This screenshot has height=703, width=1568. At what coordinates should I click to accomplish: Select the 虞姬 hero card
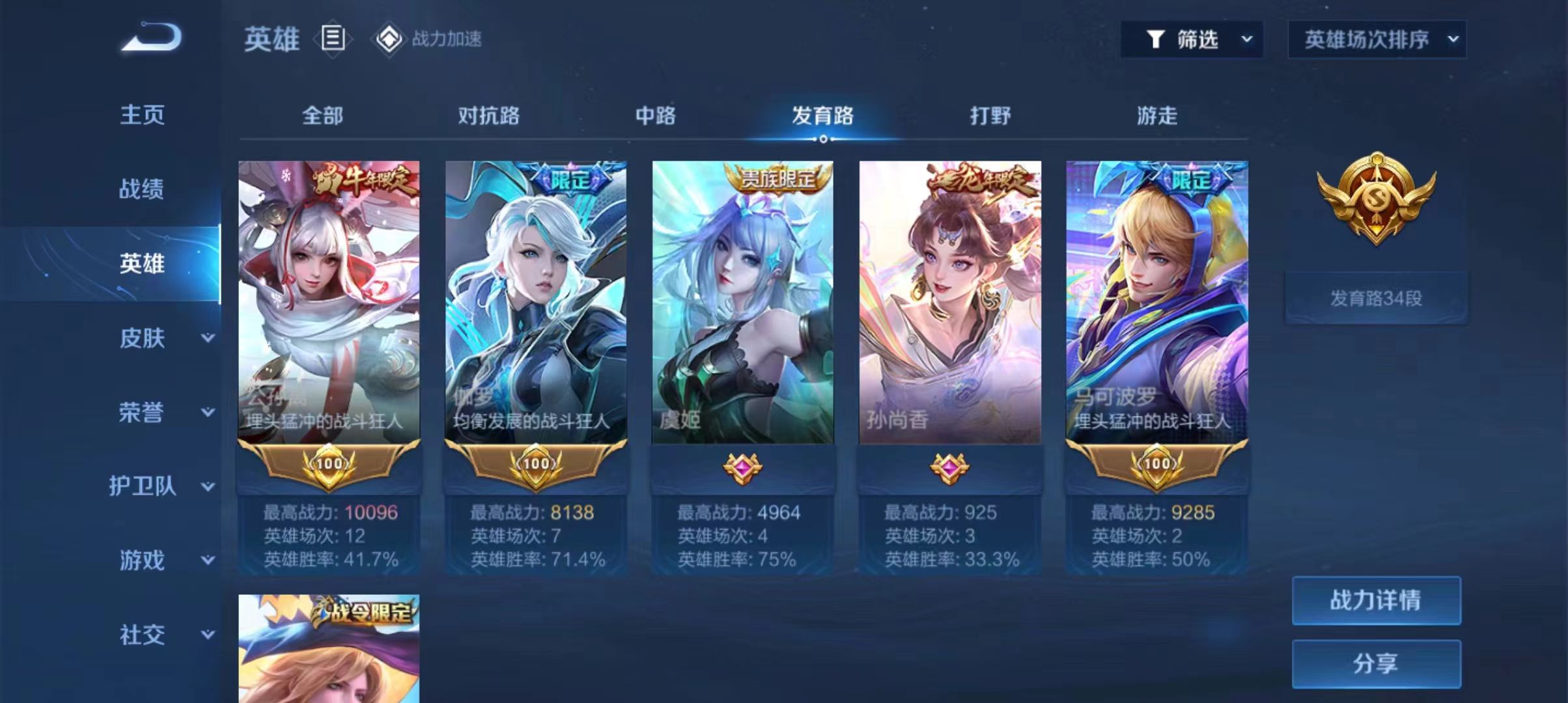click(742, 303)
